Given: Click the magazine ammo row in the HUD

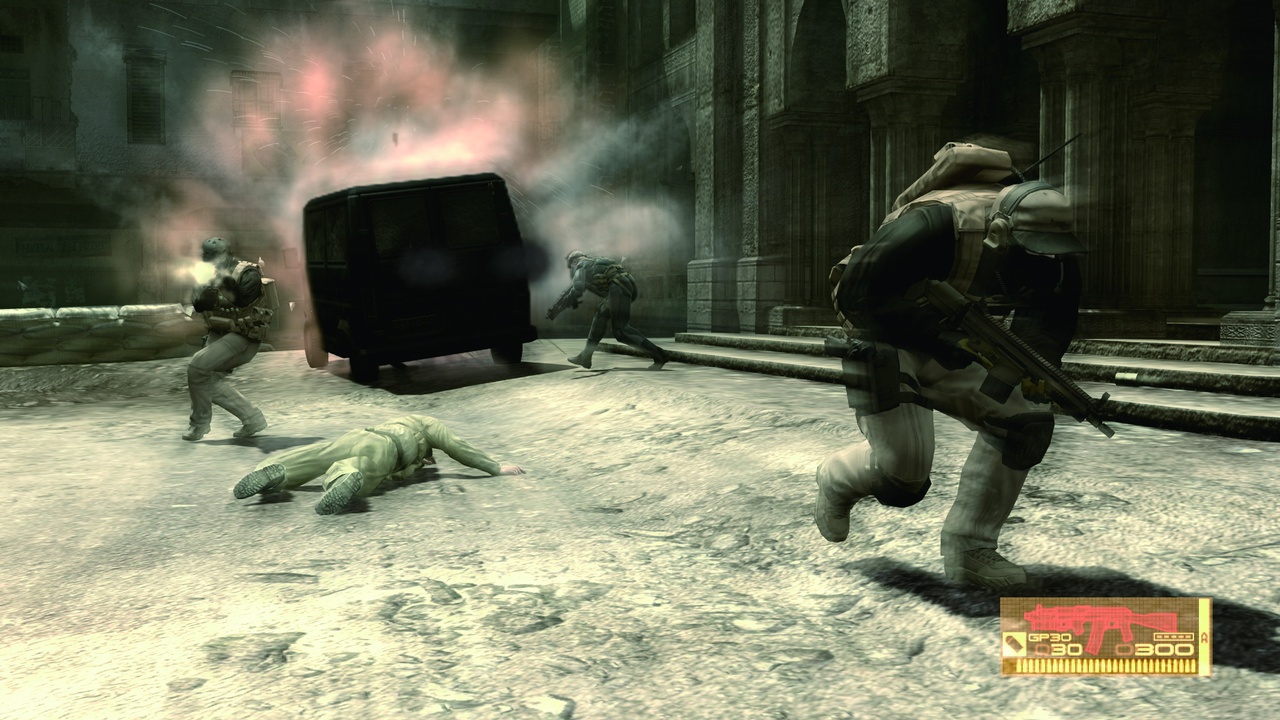Looking at the screenshot, I should (x=1105, y=665).
